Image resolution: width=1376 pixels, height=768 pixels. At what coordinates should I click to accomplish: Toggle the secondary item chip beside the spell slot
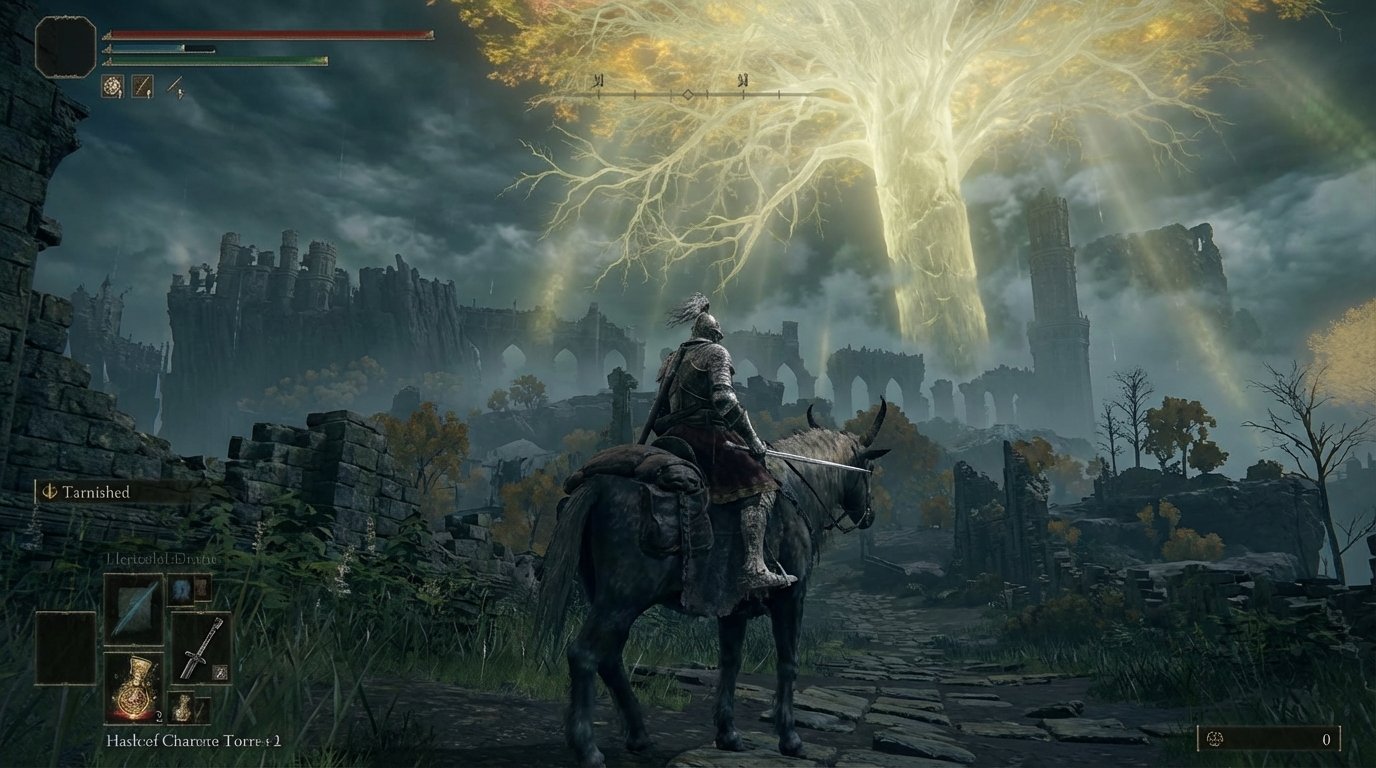point(203,590)
